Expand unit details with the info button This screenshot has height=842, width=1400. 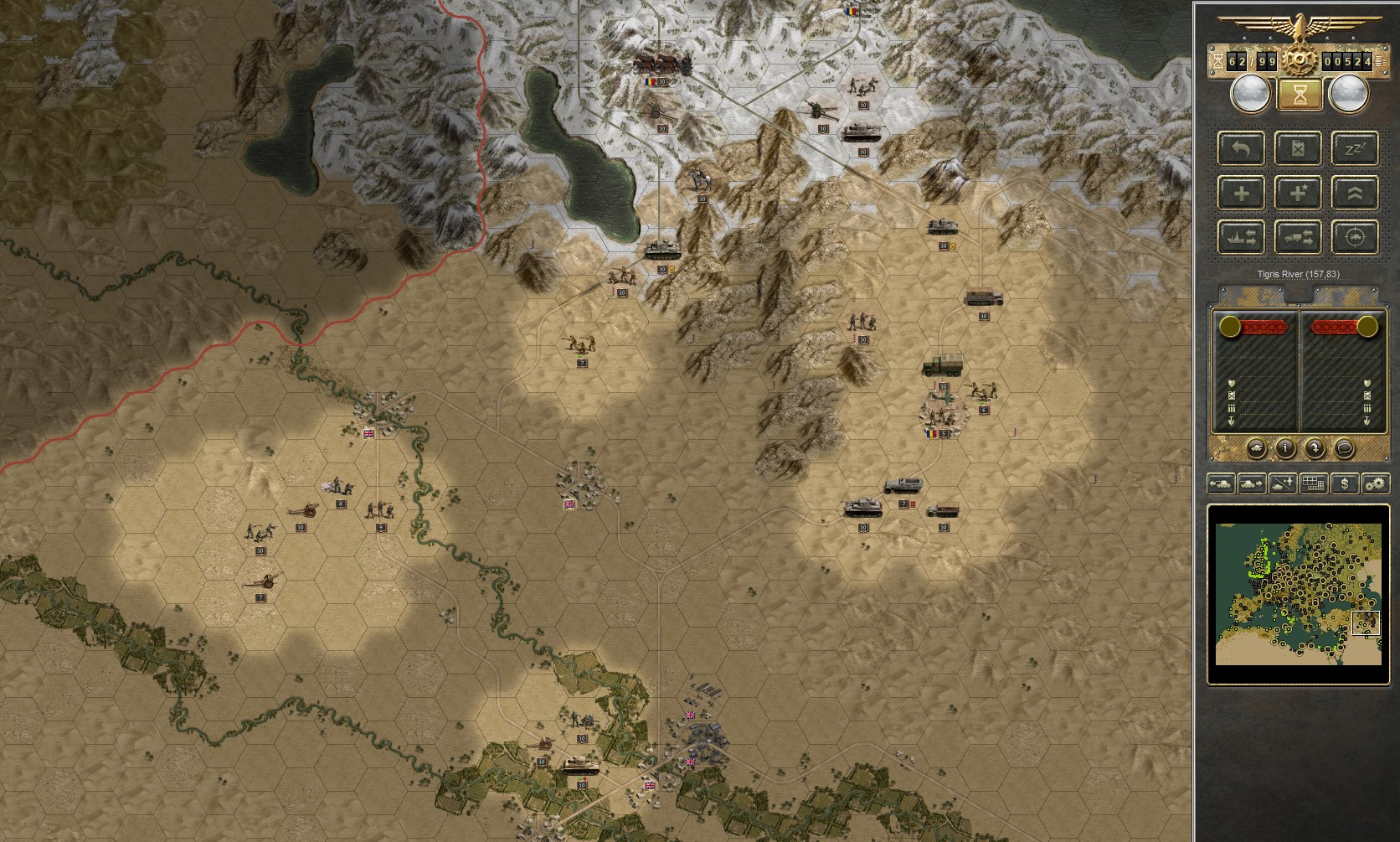pyautogui.click(x=1286, y=448)
